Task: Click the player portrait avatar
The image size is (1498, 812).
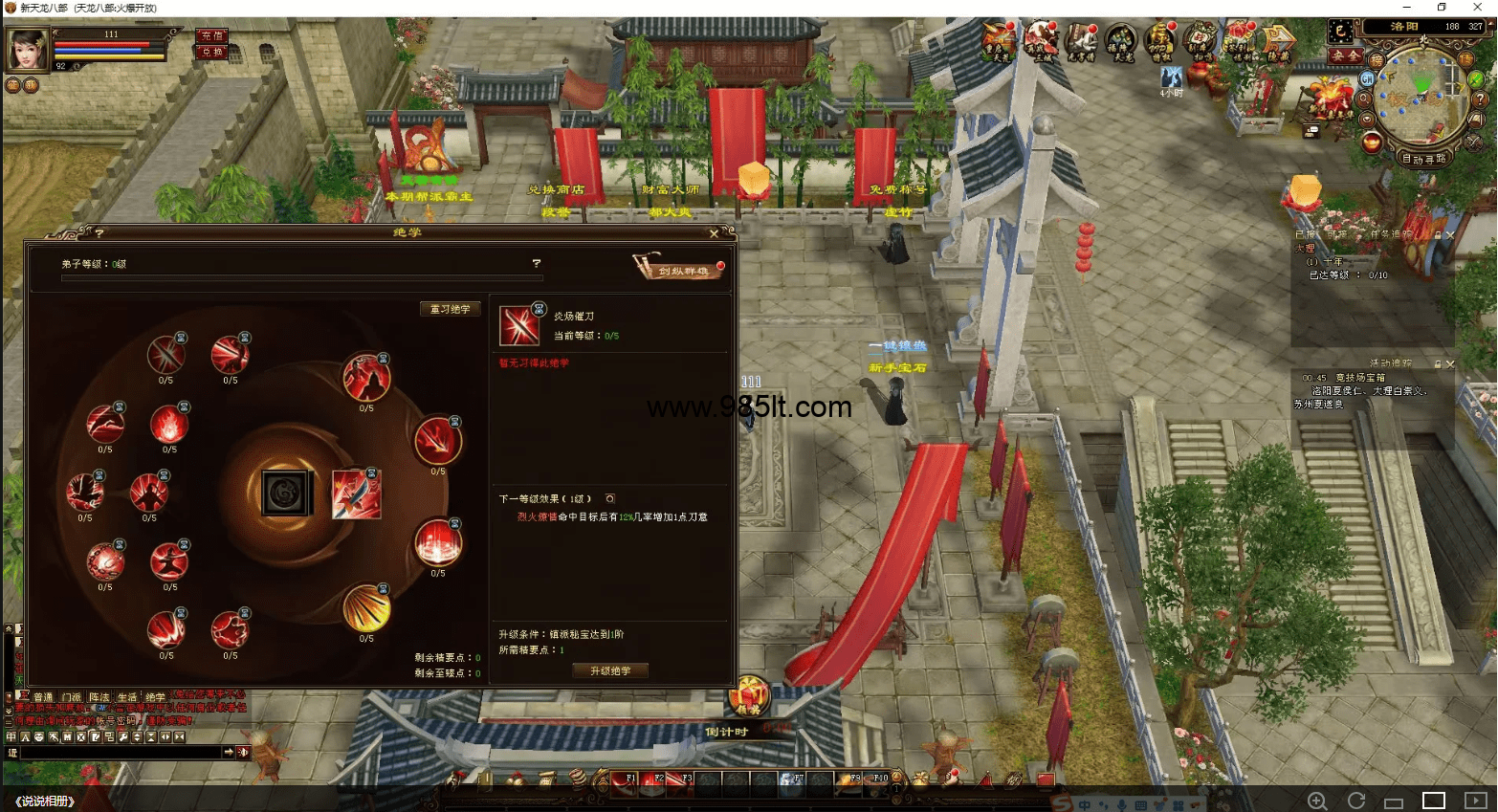Action: 27,48
